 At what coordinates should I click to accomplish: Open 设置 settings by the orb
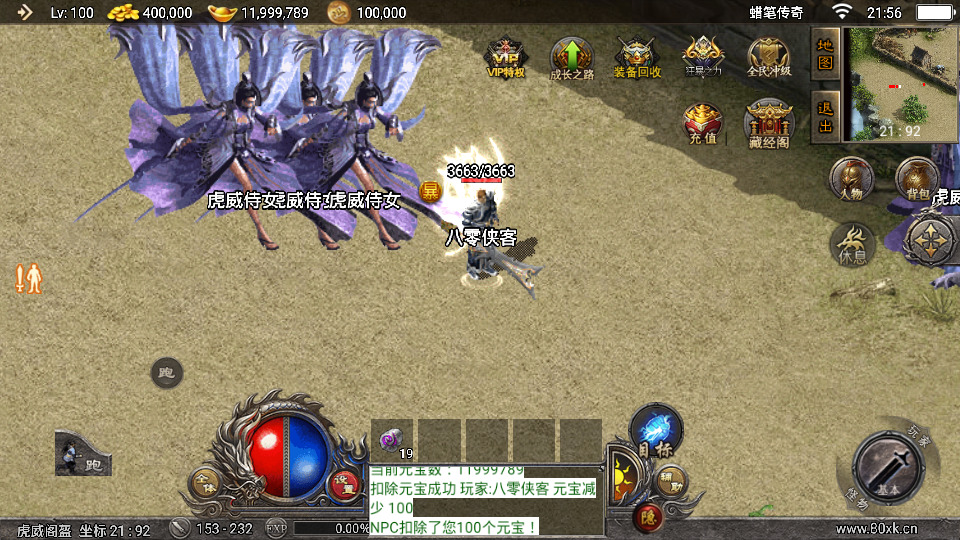click(x=343, y=483)
